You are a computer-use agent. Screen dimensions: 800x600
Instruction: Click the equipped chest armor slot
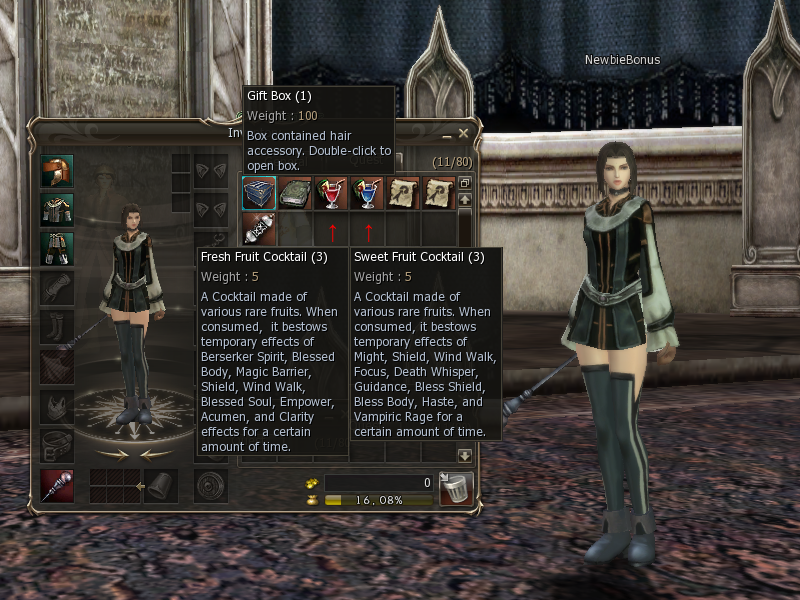(57, 210)
